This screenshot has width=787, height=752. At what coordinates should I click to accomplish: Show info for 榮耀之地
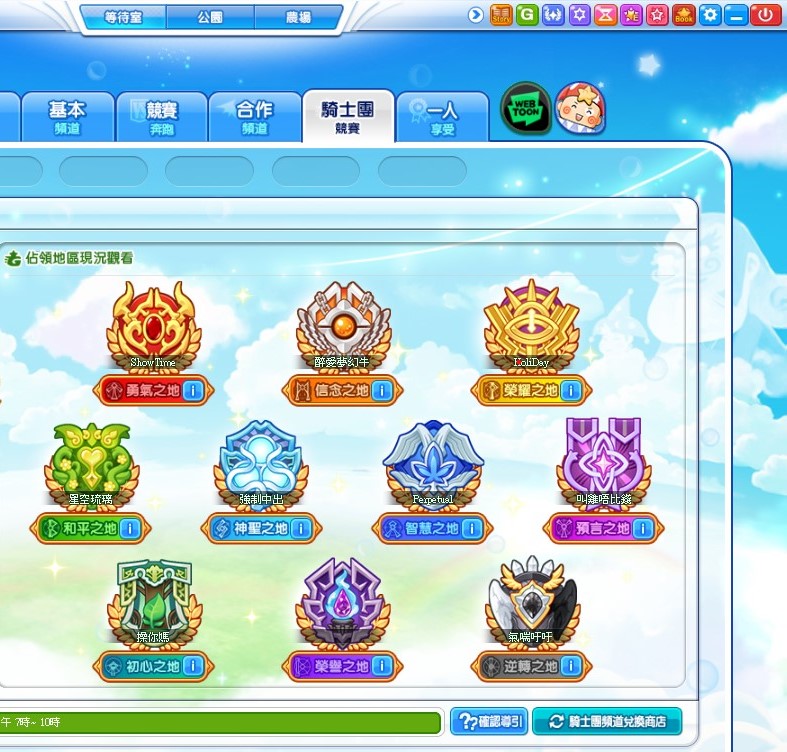click(x=571, y=391)
